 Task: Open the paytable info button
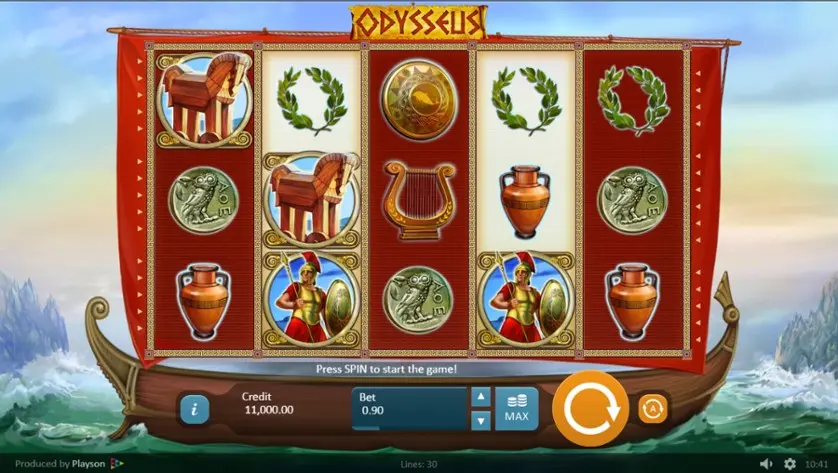[194, 408]
